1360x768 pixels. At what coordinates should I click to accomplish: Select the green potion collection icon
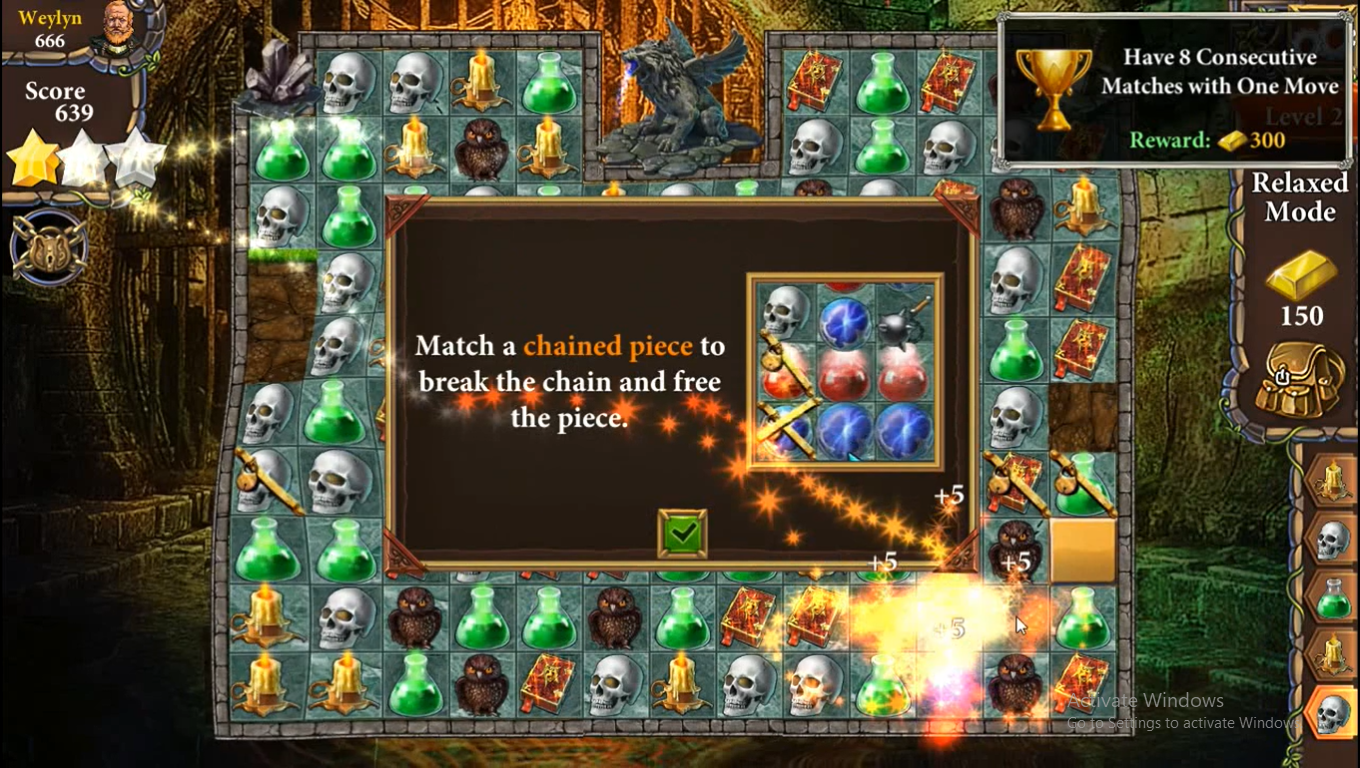[1335, 596]
